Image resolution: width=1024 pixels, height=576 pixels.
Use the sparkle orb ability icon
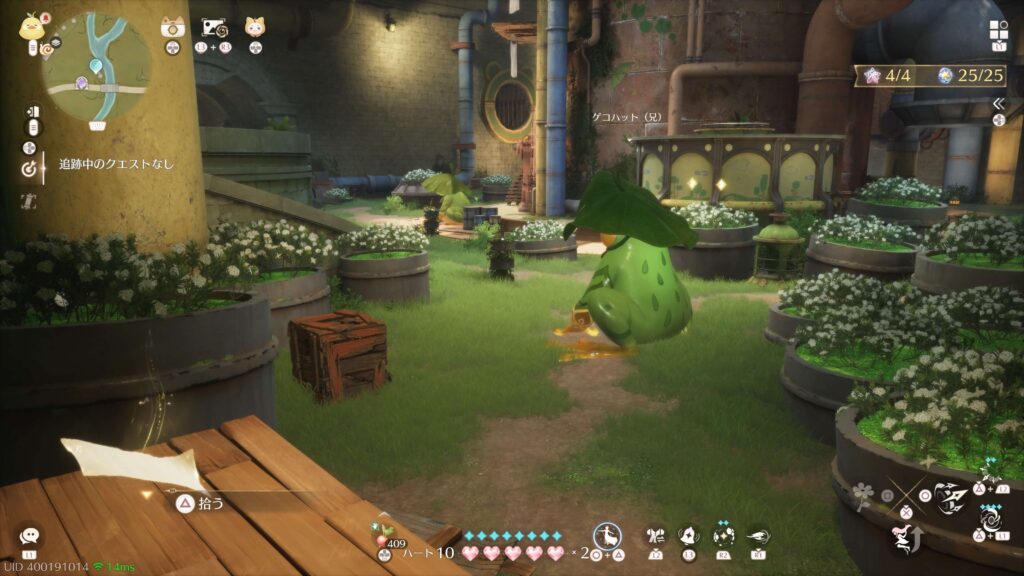[x=723, y=536]
